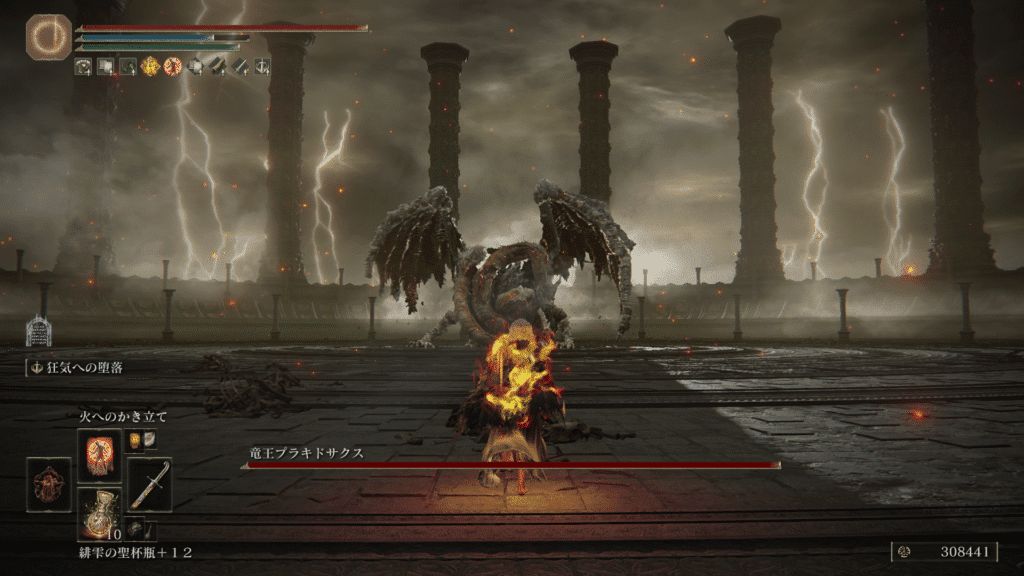Click the red circular figure buff icon

[x=172, y=67]
